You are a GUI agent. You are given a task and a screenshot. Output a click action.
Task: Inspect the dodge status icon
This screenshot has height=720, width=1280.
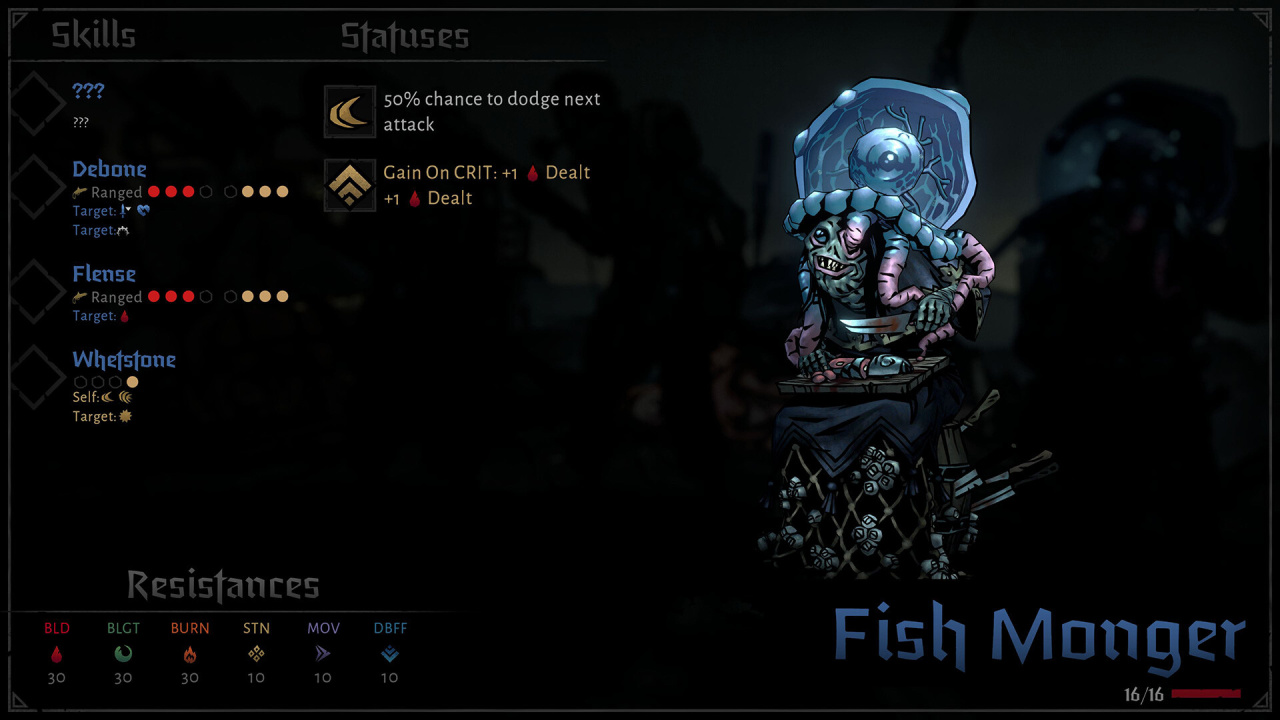[350, 111]
